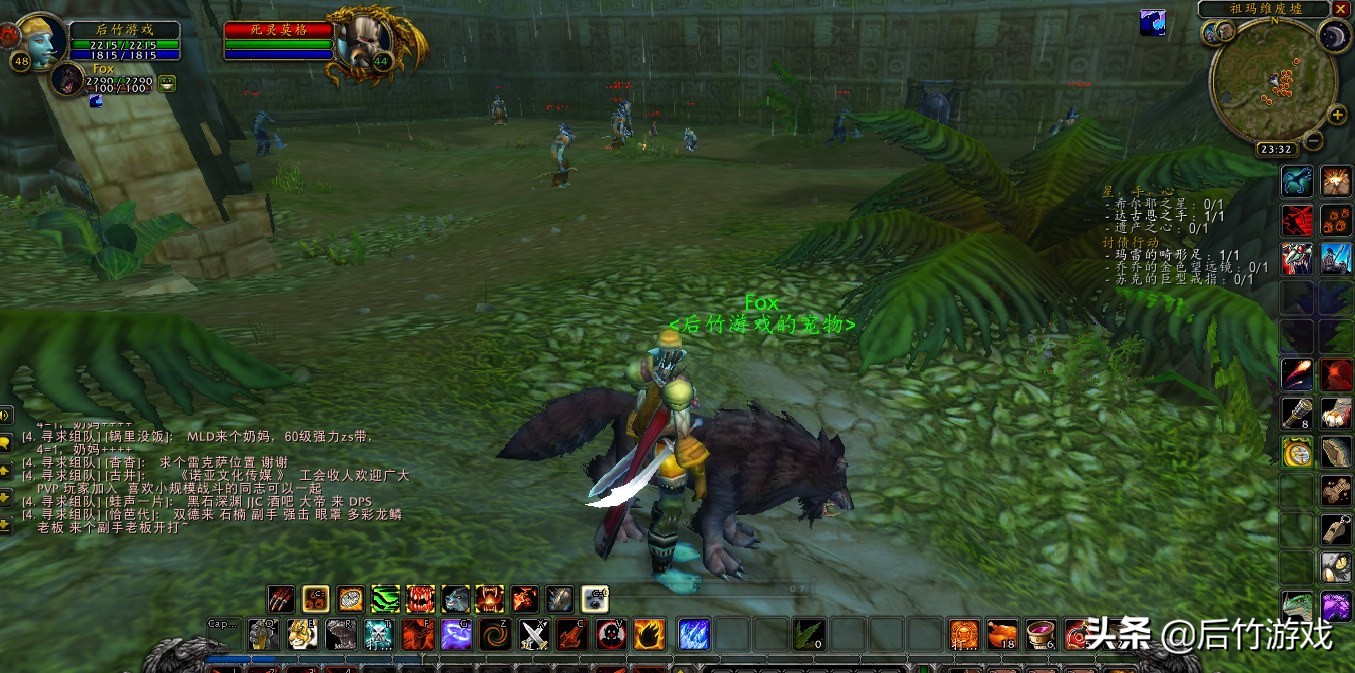The height and width of the screenshot is (673, 1355).
Task: Zoom in the minimap with the plus button
Action: (1338, 115)
